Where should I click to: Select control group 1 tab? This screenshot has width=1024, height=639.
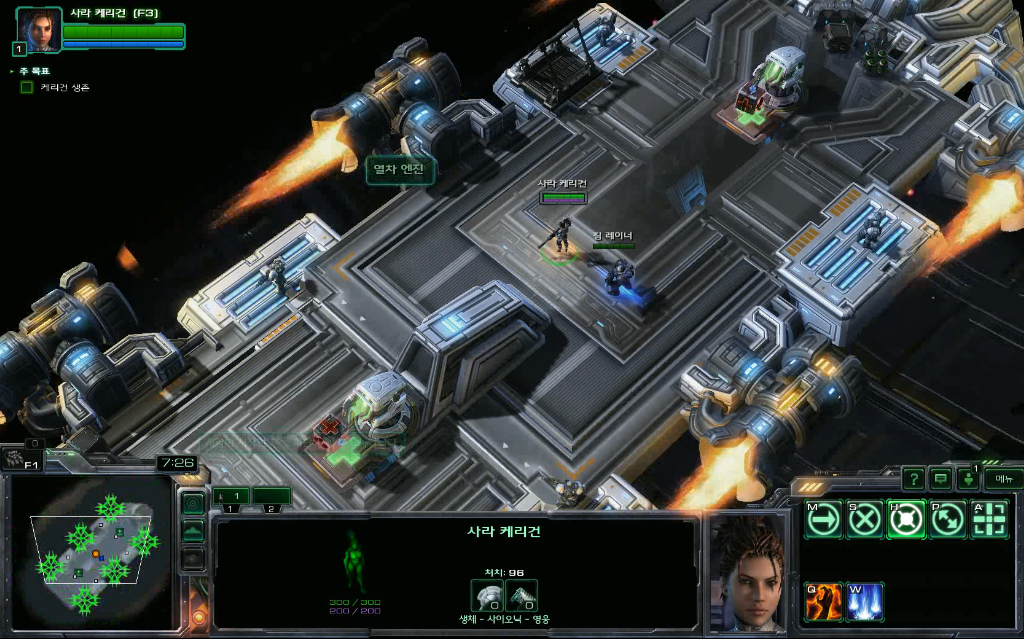(x=231, y=496)
